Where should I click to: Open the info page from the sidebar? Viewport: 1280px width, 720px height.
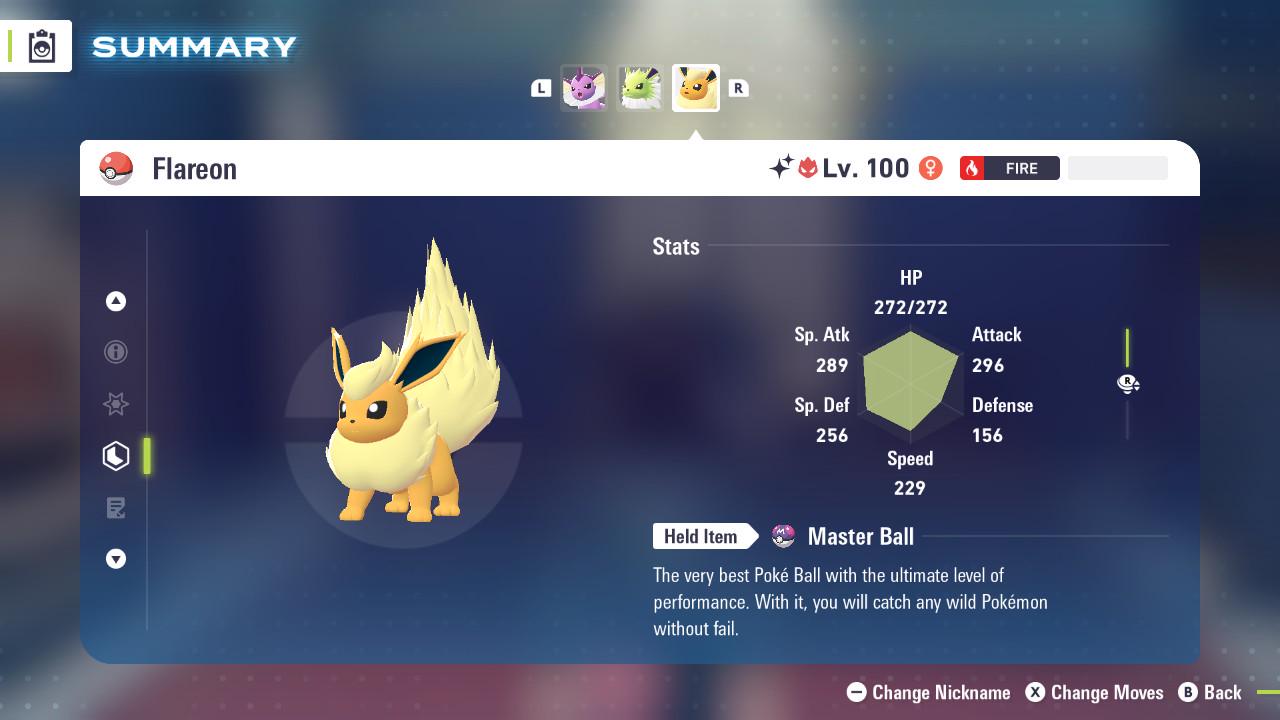115,352
